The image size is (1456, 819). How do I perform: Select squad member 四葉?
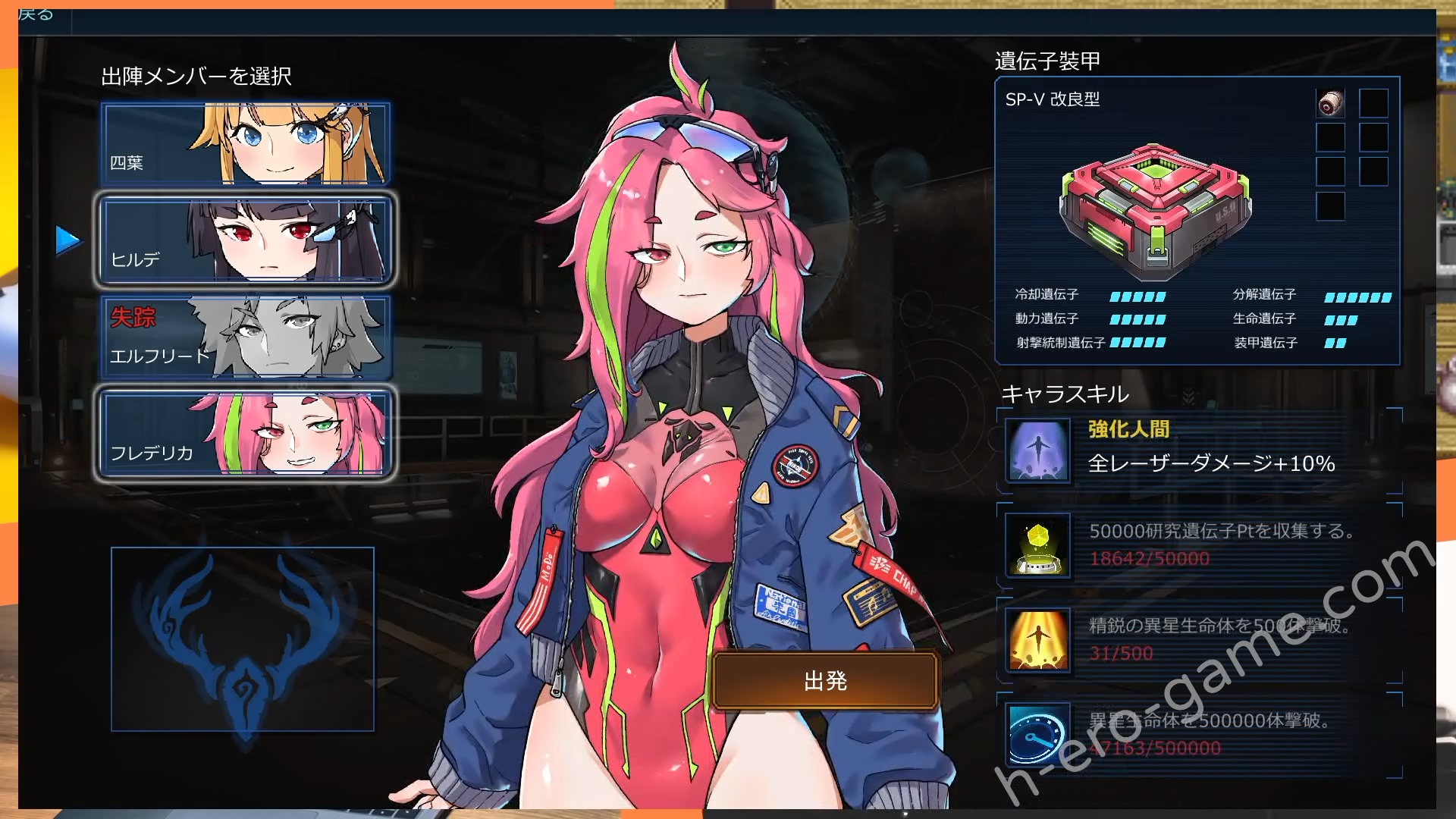coord(245,144)
